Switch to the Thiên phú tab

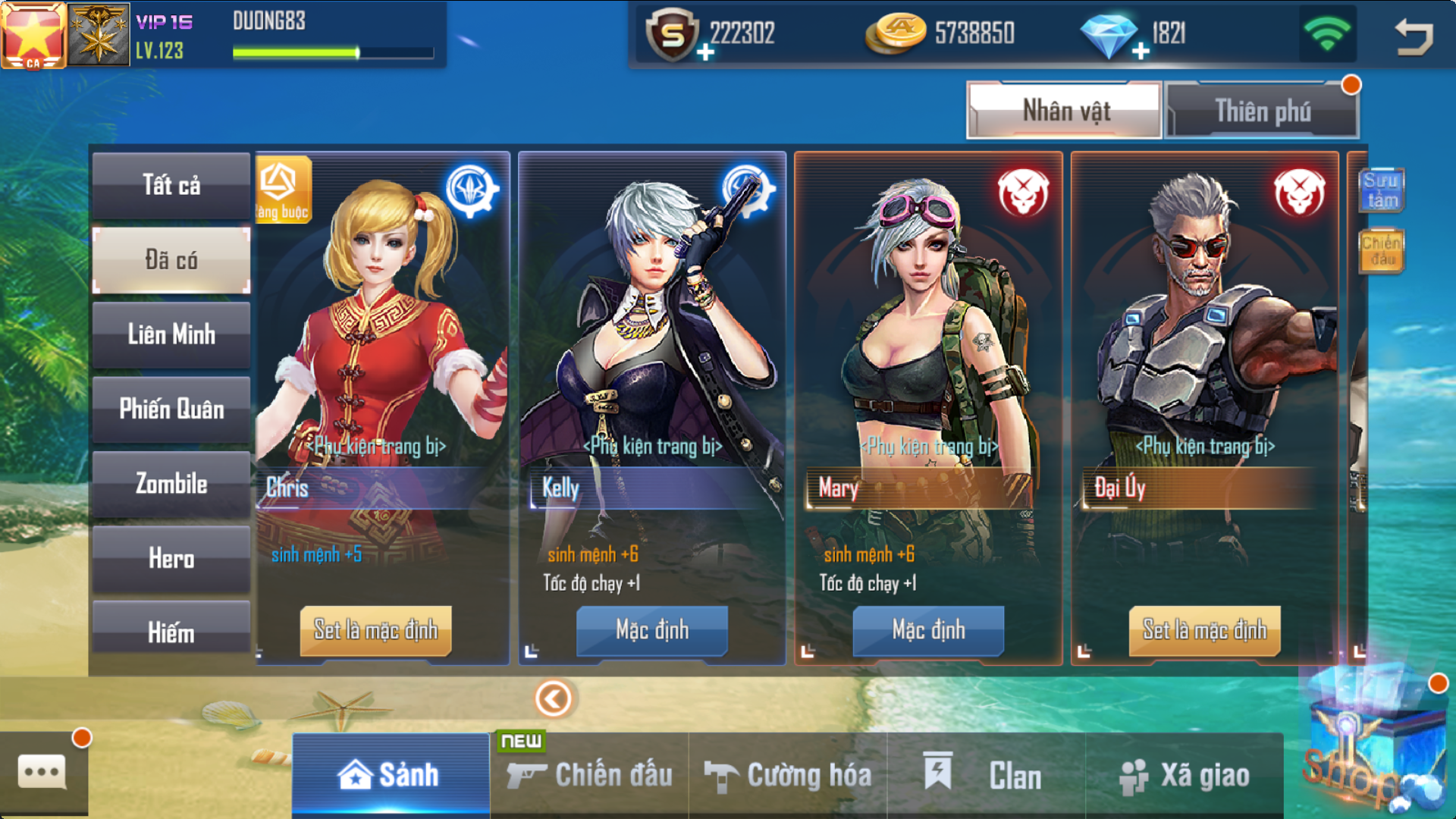pos(1262,111)
